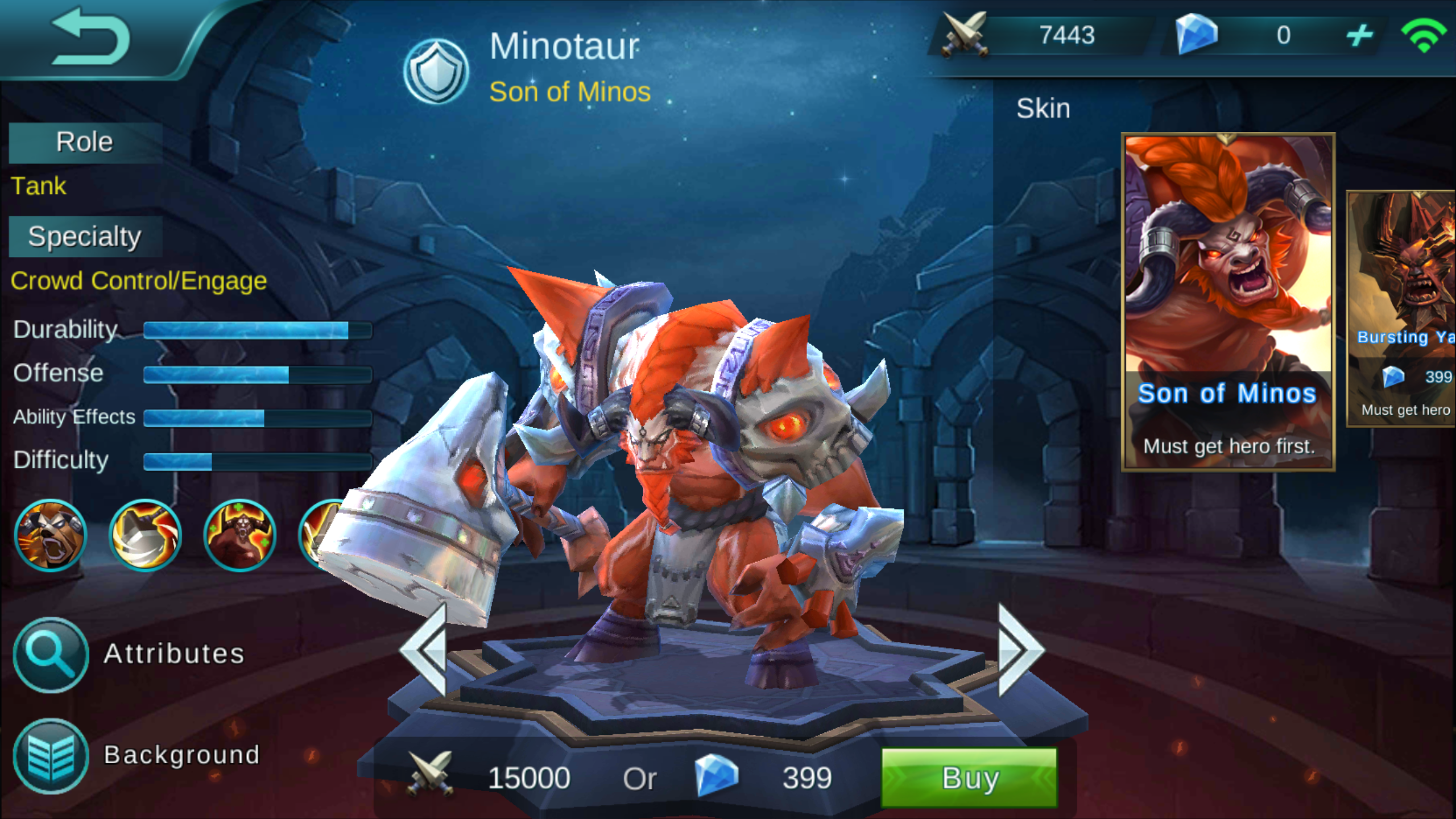
Task: Select the Tank role label
Action: [39, 186]
